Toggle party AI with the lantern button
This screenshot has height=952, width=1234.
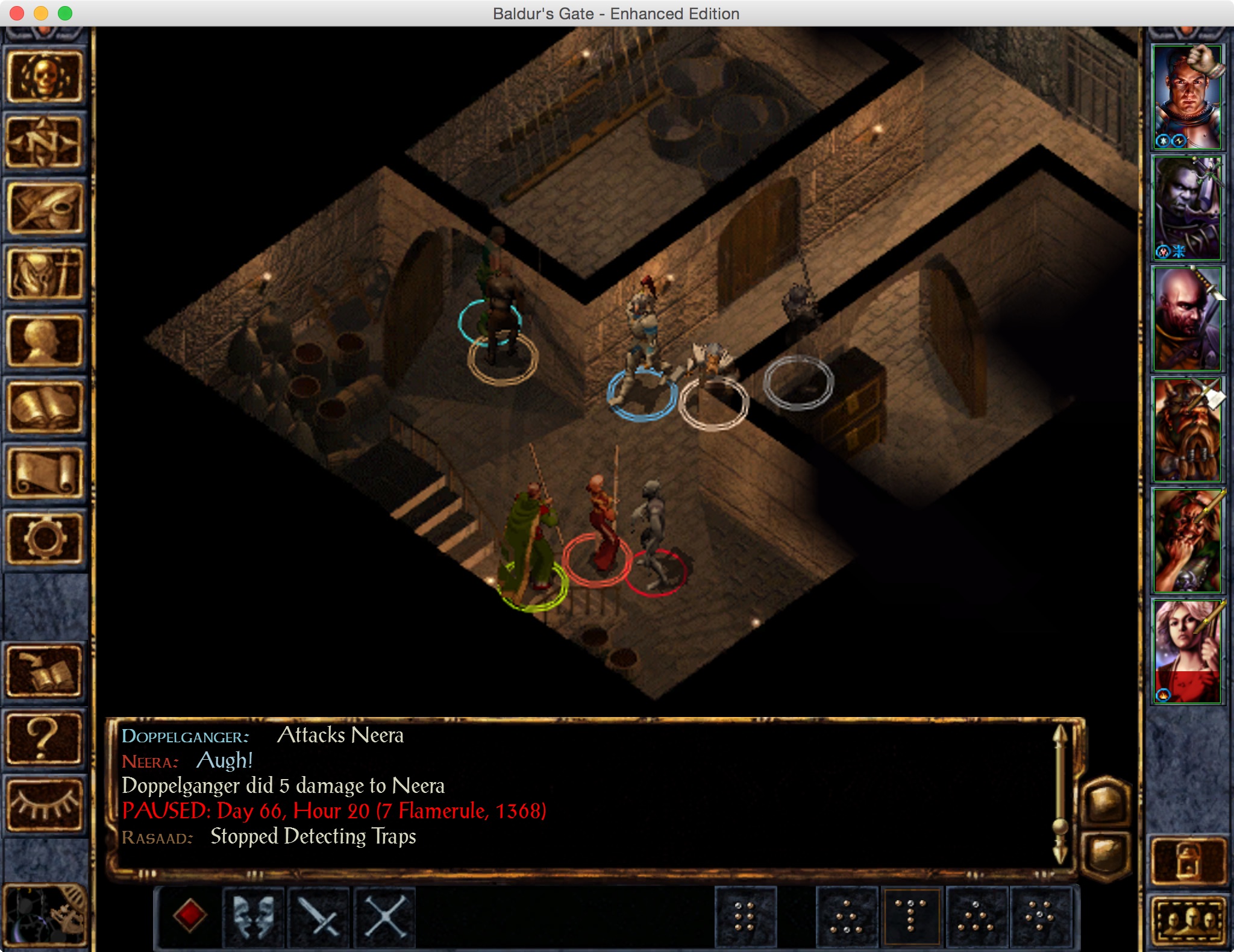(1188, 860)
